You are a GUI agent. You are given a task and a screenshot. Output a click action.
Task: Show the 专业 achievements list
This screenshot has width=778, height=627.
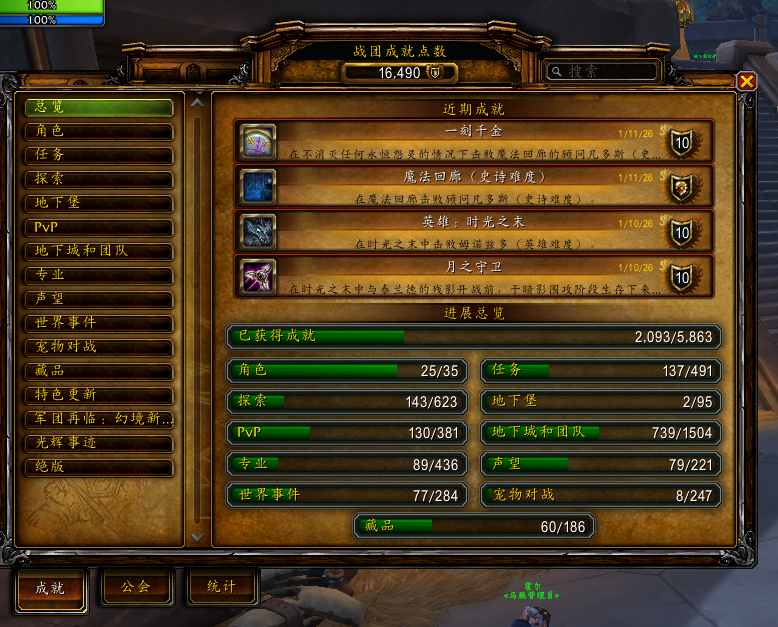pyautogui.click(x=99, y=275)
